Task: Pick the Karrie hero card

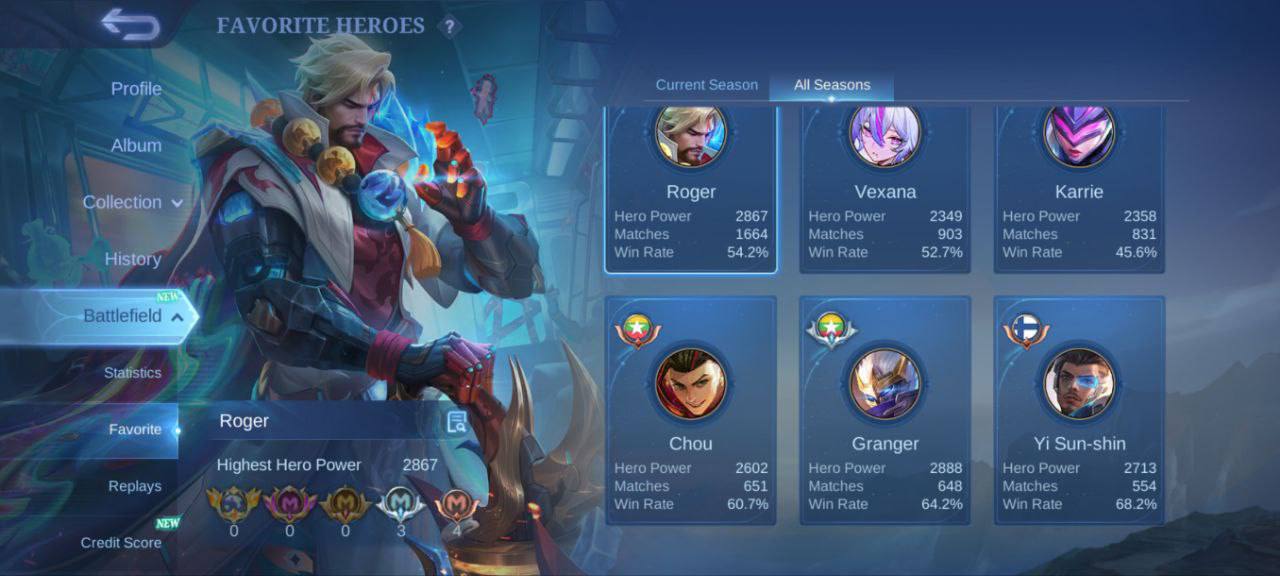Action: click(x=1079, y=190)
